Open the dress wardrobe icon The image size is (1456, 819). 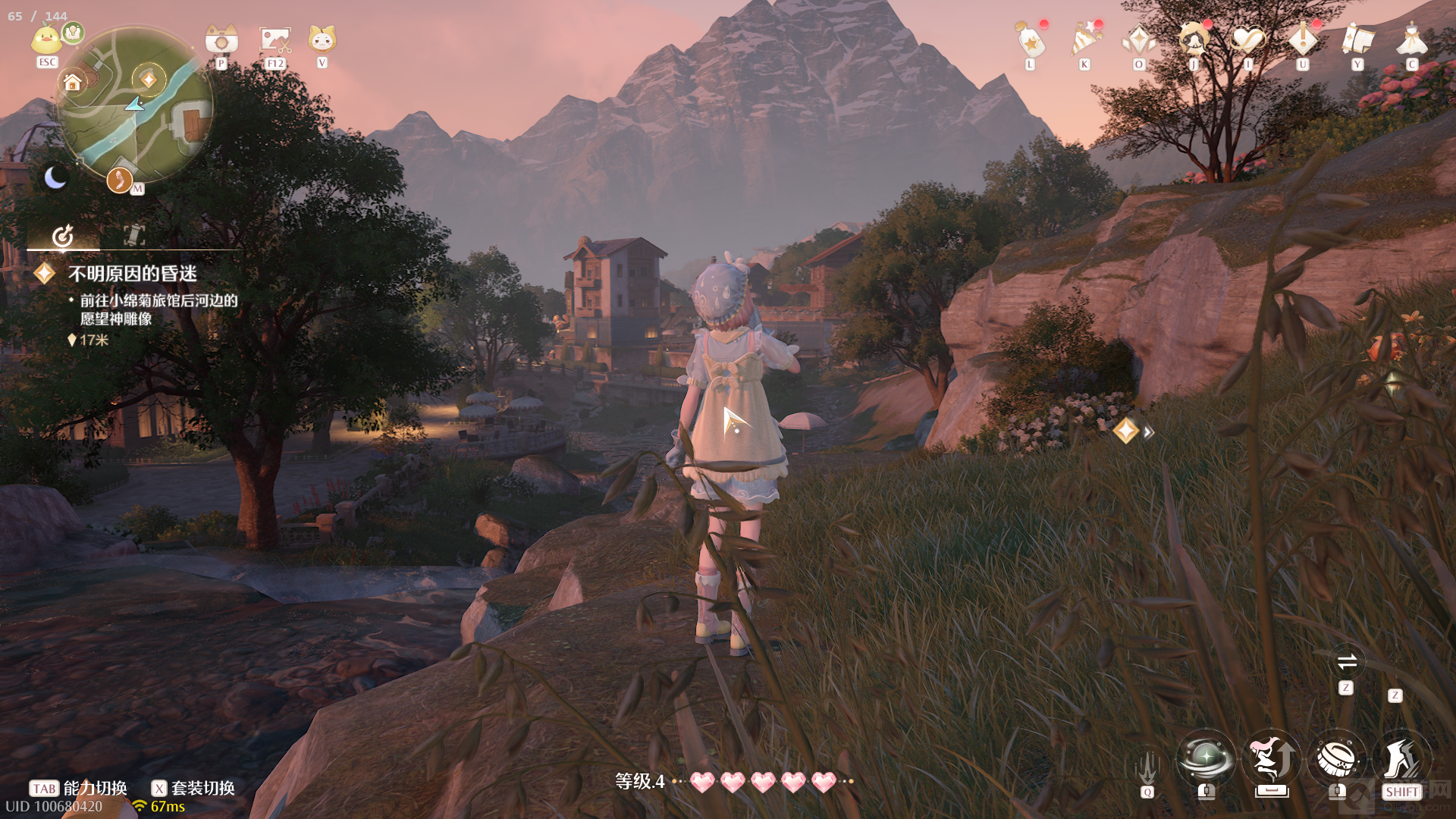[1412, 39]
